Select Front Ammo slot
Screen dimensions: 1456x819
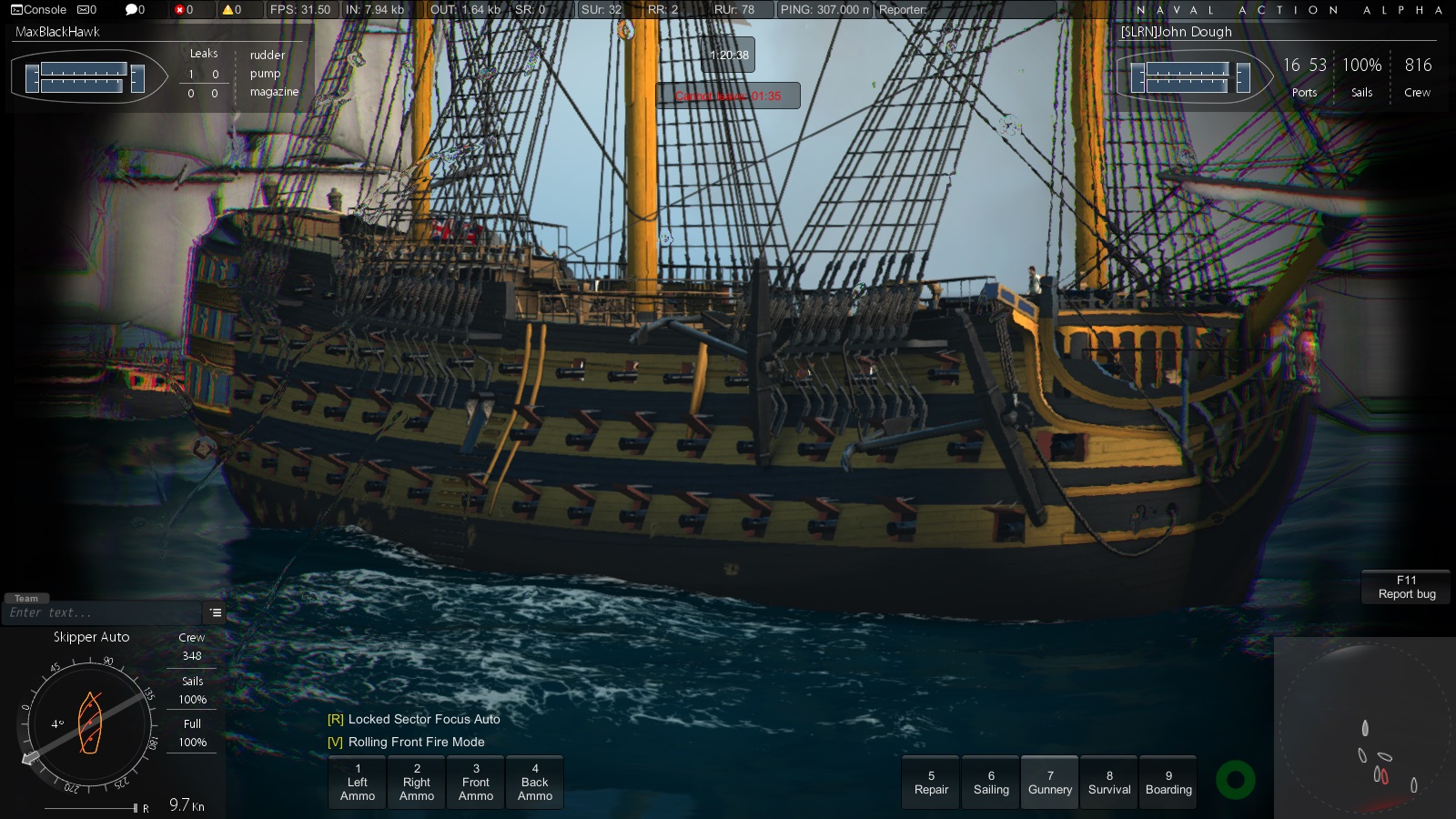476,783
